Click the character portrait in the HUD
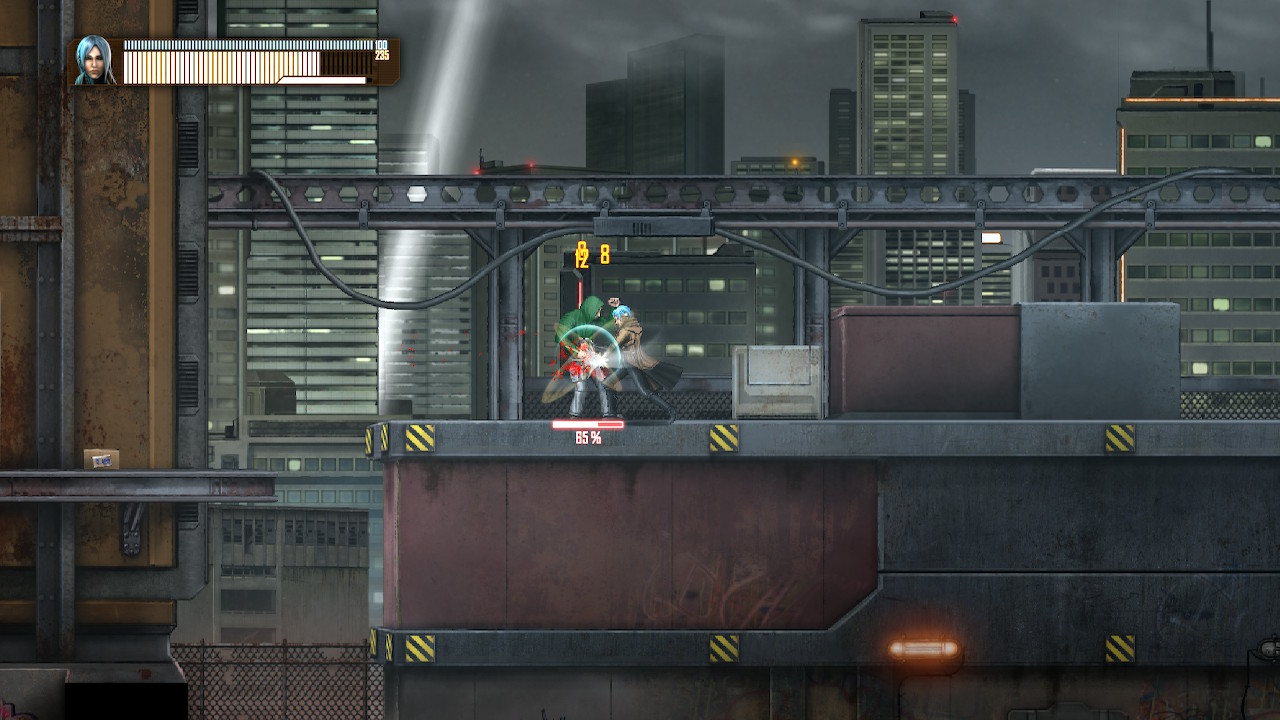1280x720 pixels. (95, 62)
